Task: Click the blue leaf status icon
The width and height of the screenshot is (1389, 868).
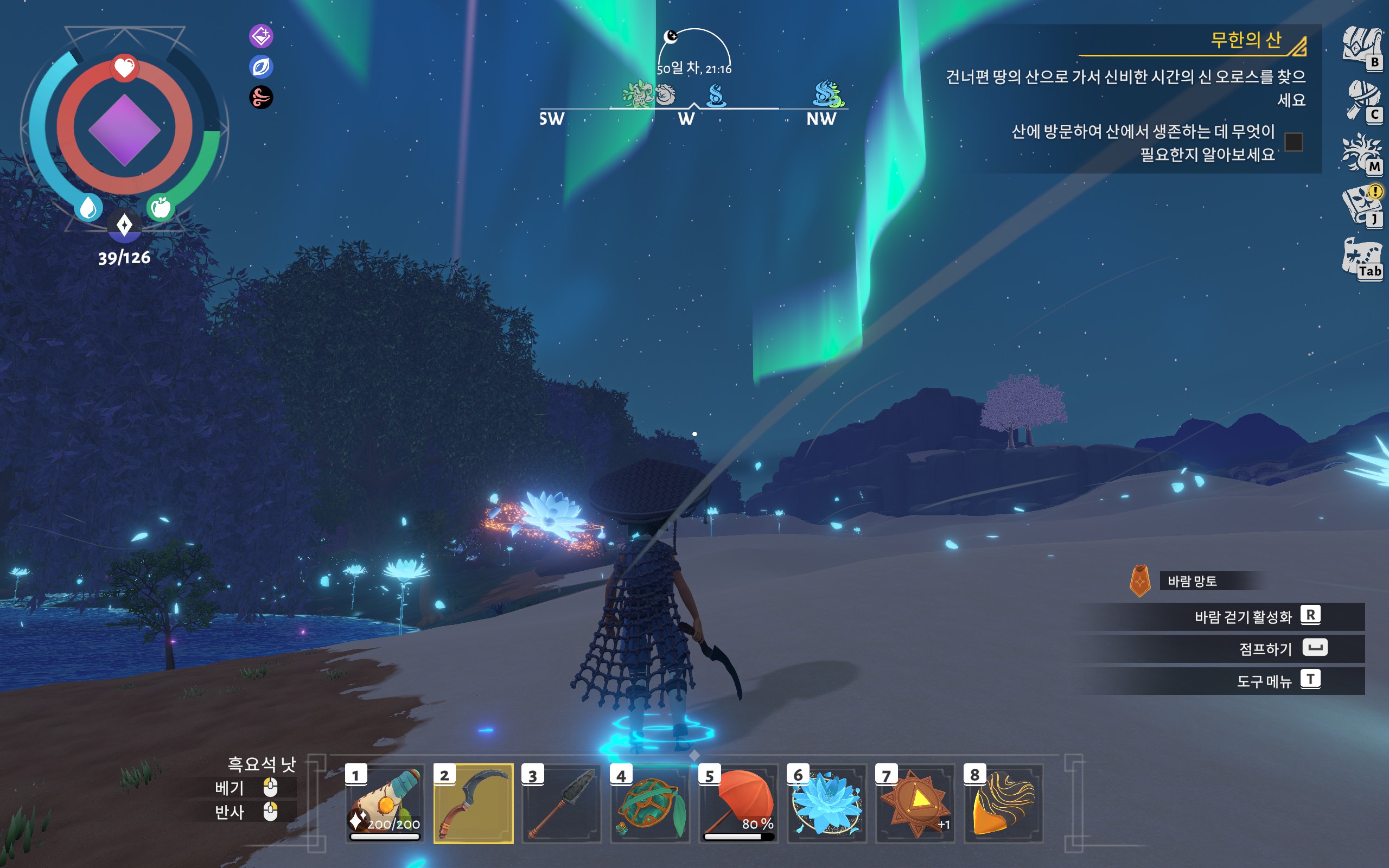Action: [261, 67]
